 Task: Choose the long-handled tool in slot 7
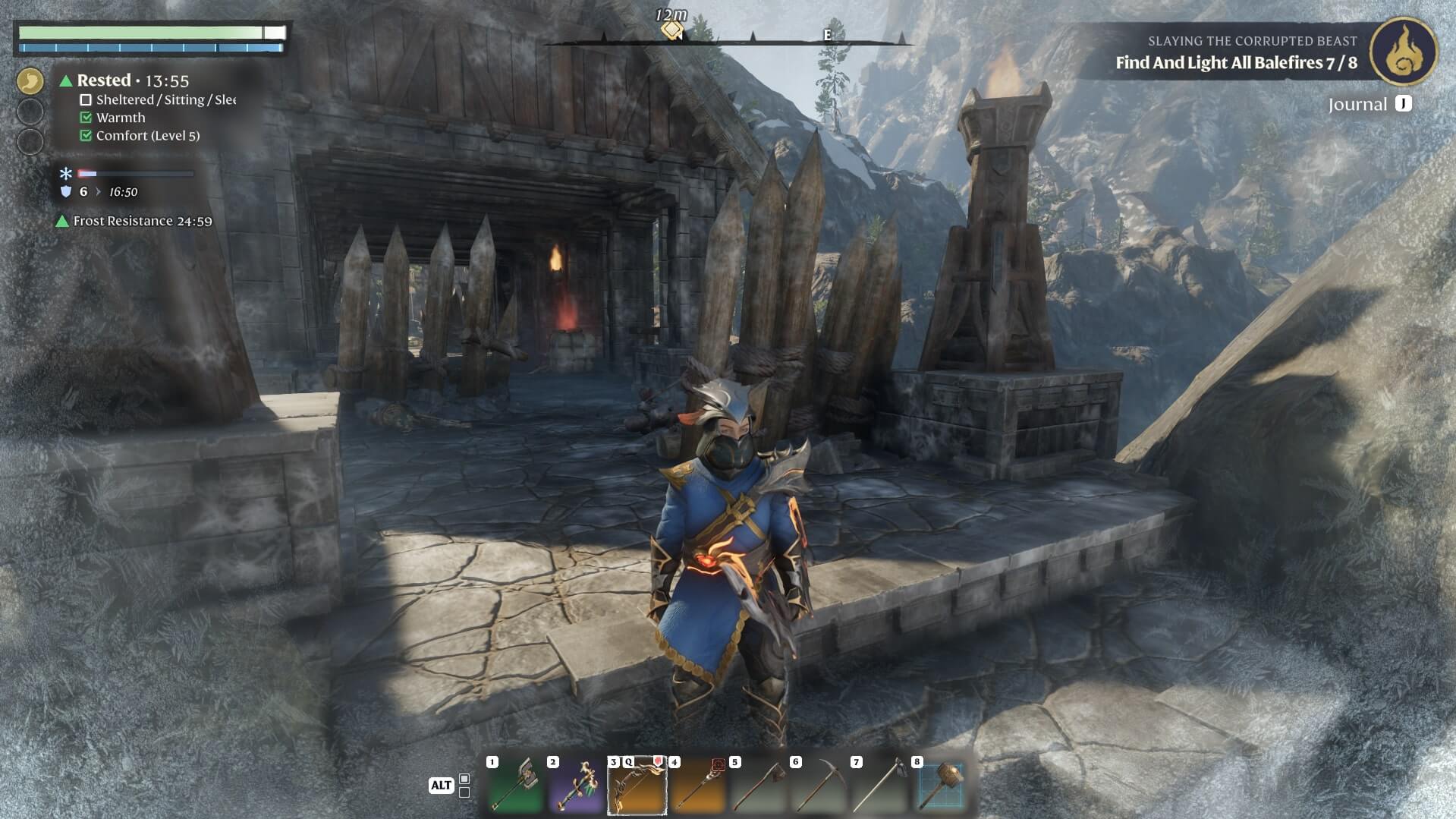click(x=879, y=785)
